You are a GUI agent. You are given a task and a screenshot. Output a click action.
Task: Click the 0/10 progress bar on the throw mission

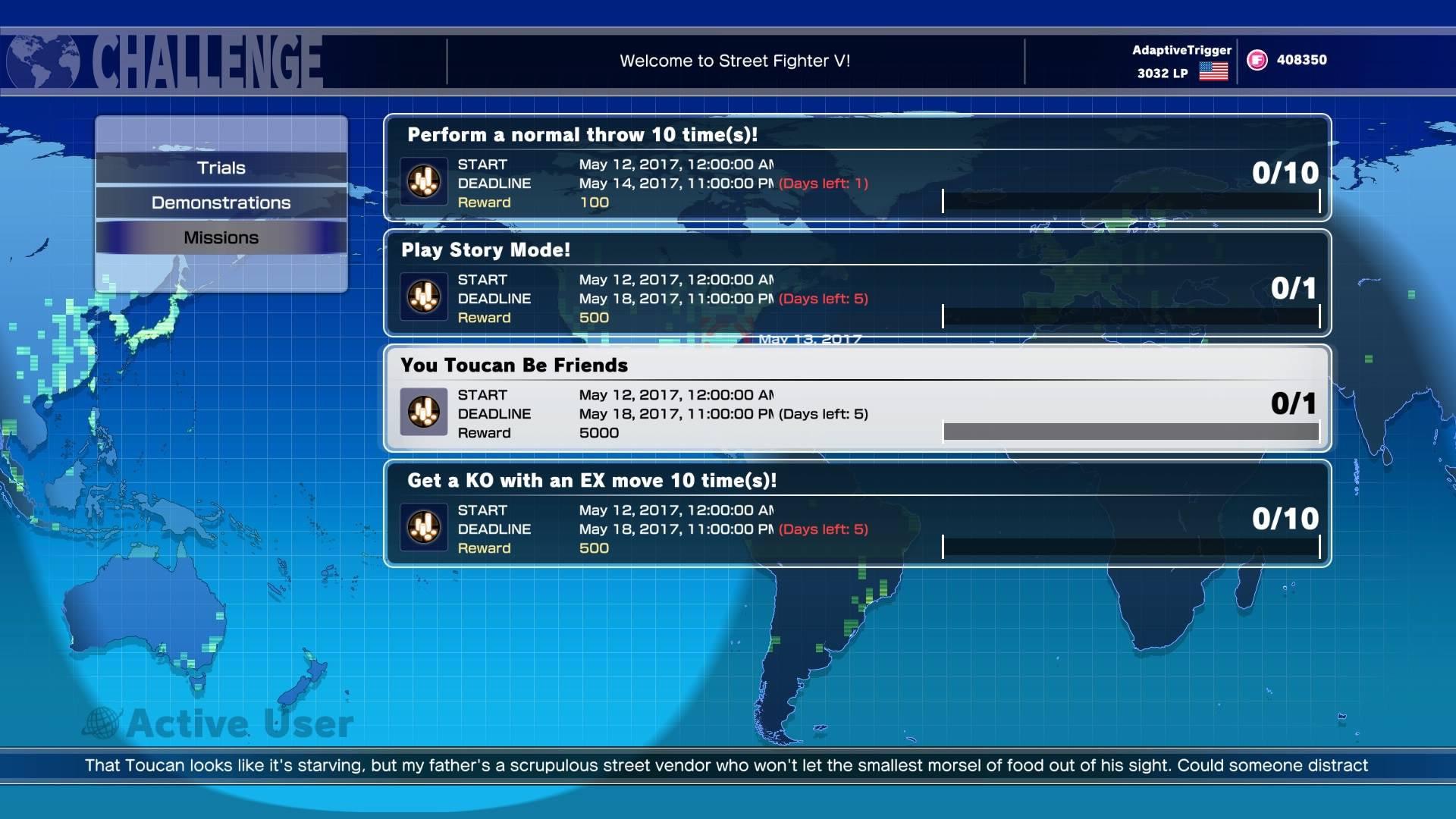(1131, 199)
